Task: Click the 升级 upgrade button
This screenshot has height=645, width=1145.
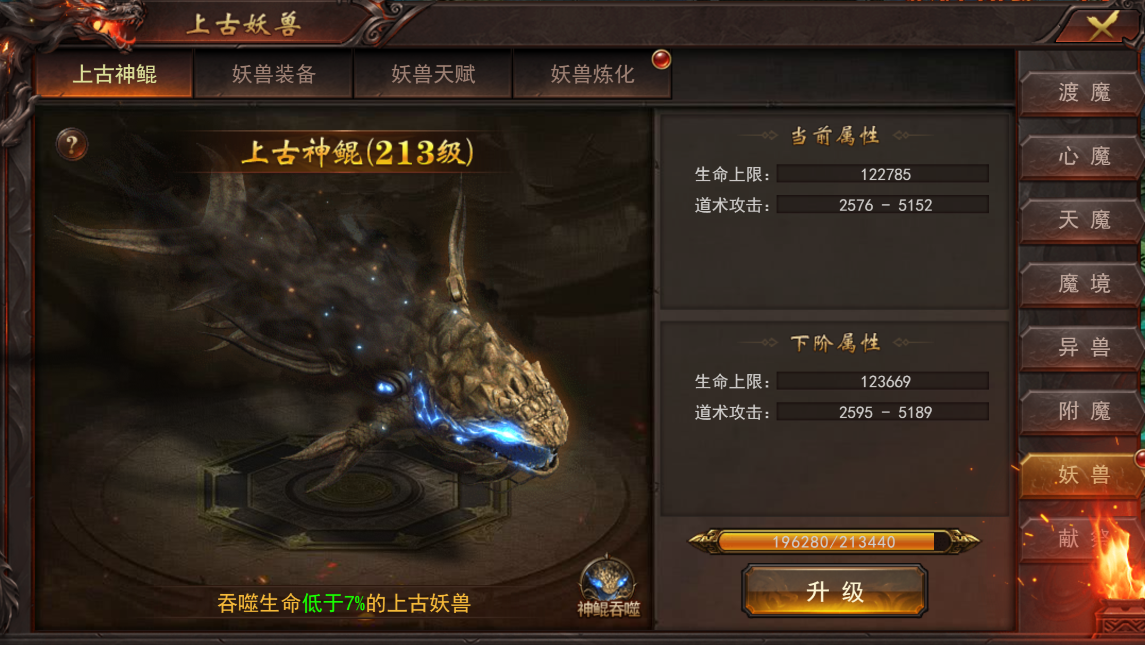Action: pyautogui.click(x=835, y=592)
